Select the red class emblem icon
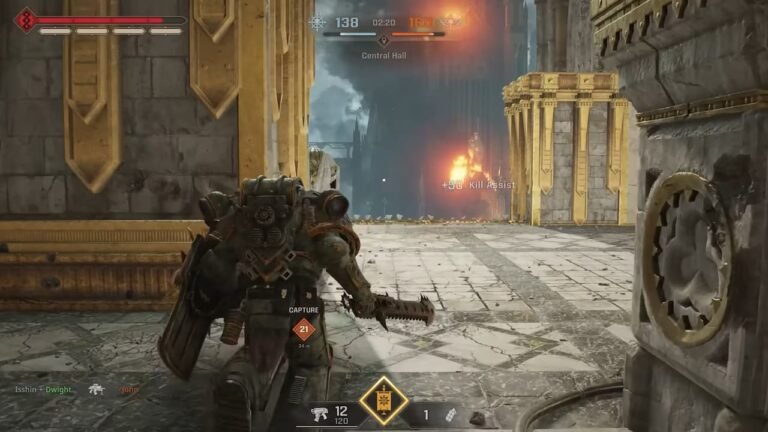Viewport: 768px width, 432px height. coord(25,19)
